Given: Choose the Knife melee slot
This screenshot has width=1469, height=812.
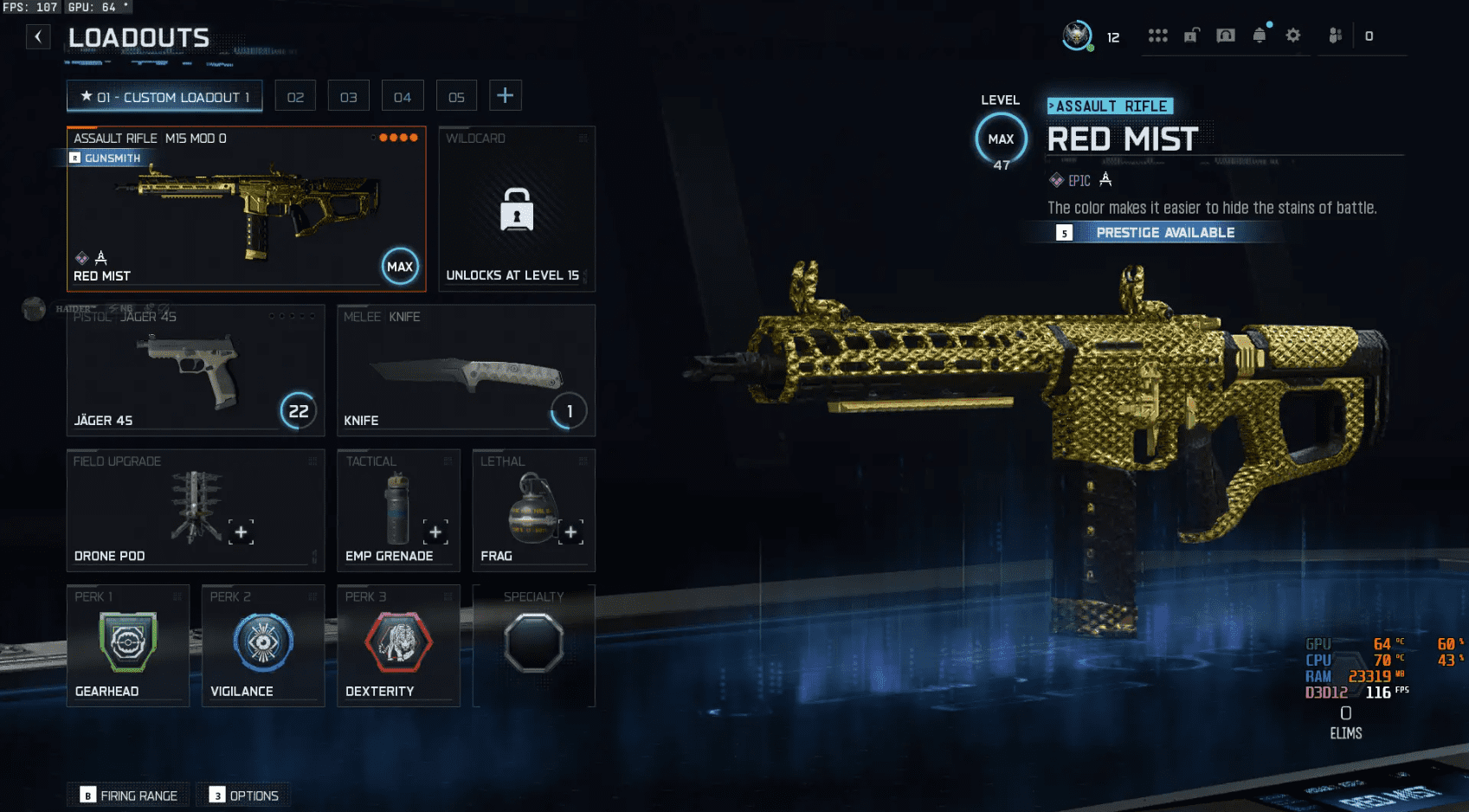Looking at the screenshot, I should point(466,371).
